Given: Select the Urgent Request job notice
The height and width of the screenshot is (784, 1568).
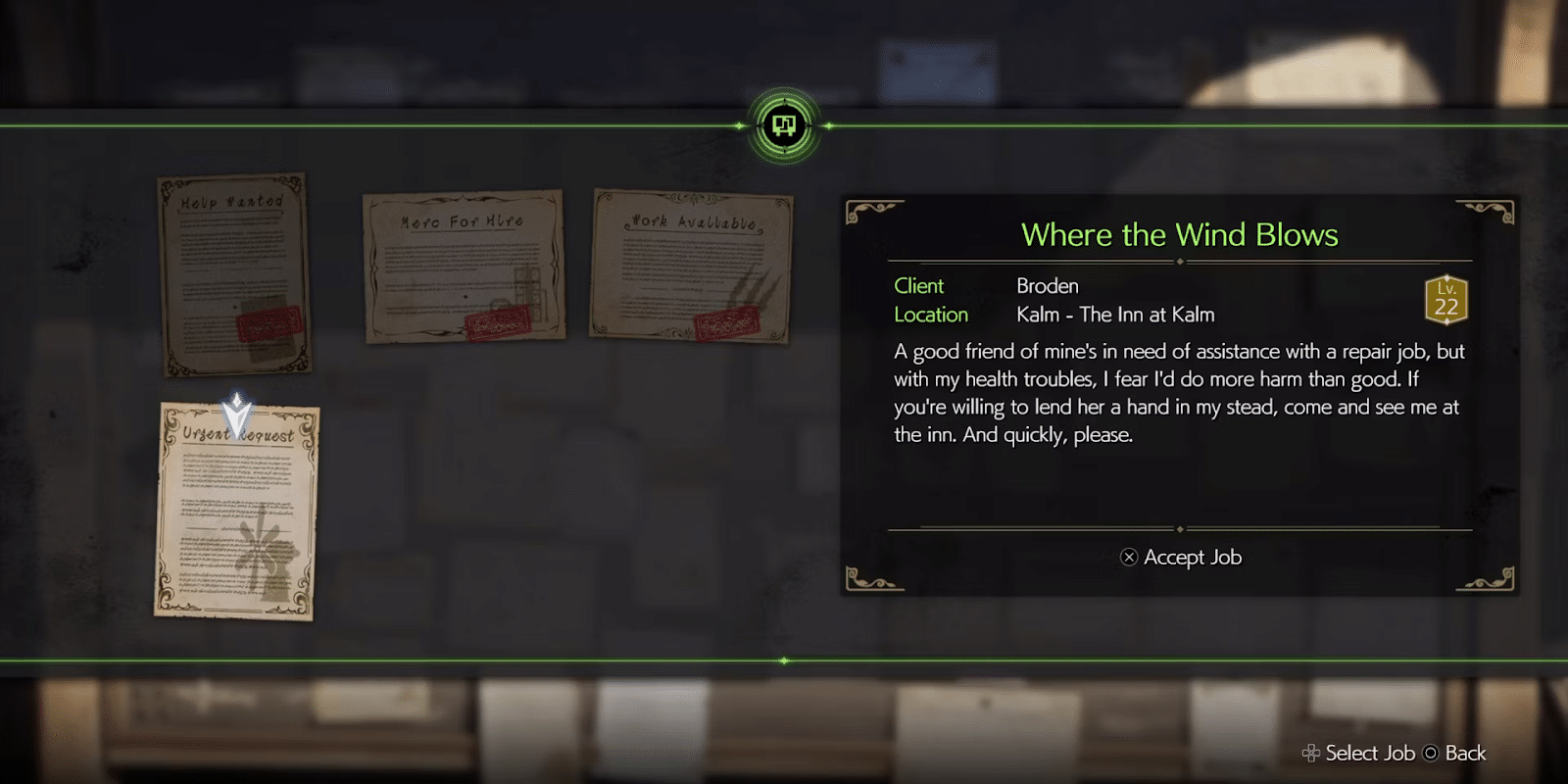Looking at the screenshot, I should pyautogui.click(x=236, y=512).
